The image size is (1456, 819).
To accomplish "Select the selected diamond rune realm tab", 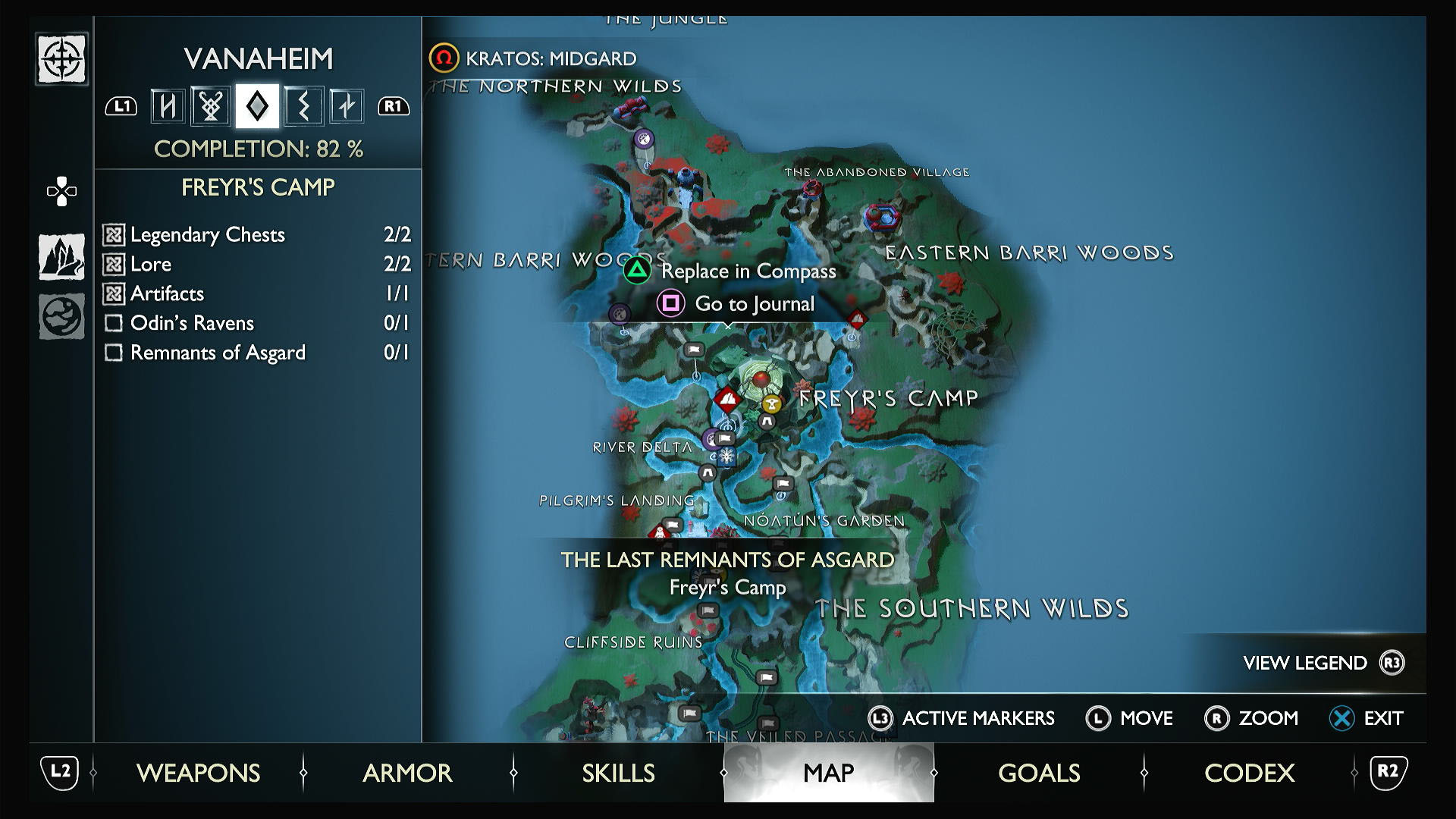I will pyautogui.click(x=257, y=106).
